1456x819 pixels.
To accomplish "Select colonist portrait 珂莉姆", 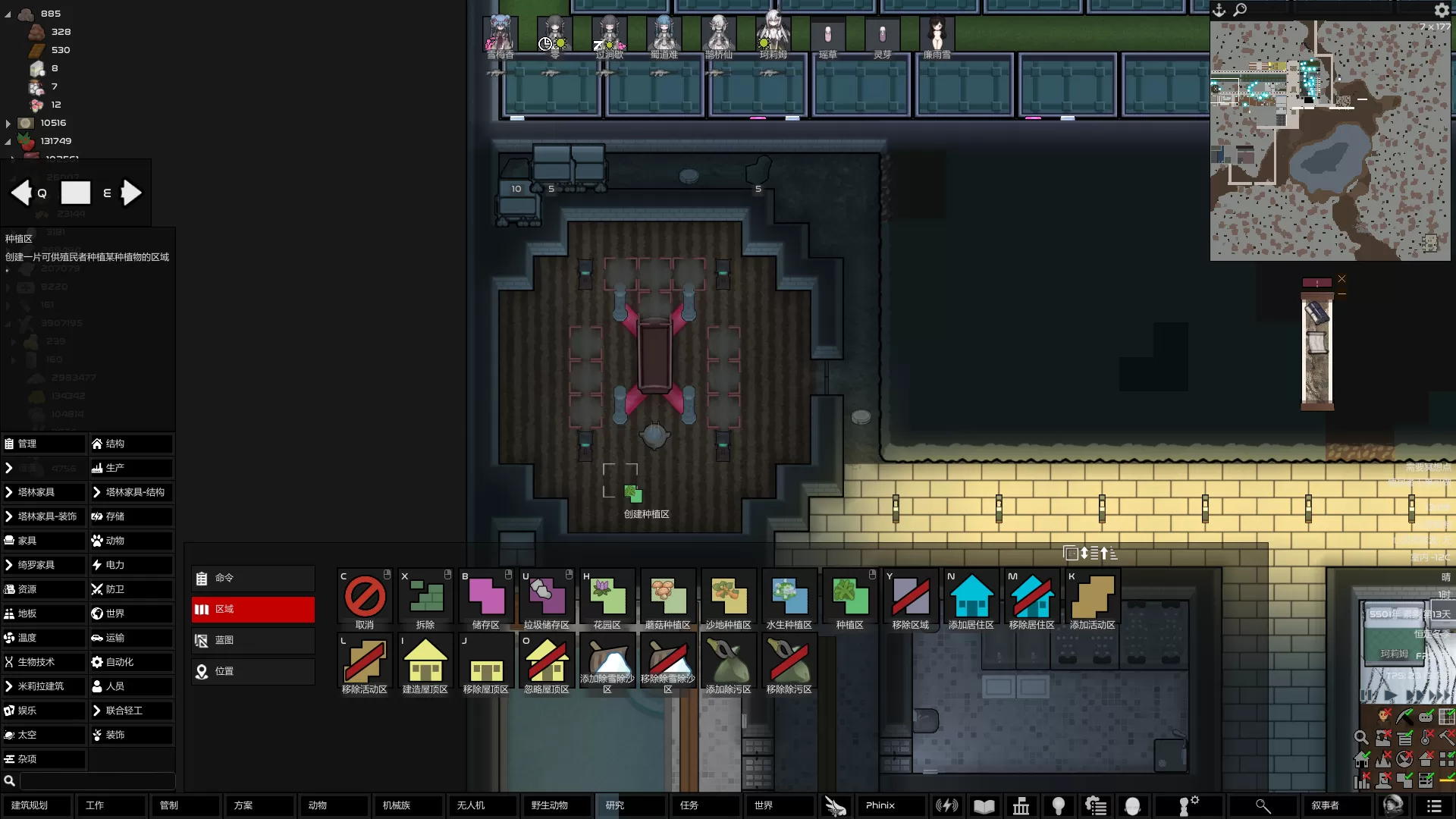I will tap(773, 36).
